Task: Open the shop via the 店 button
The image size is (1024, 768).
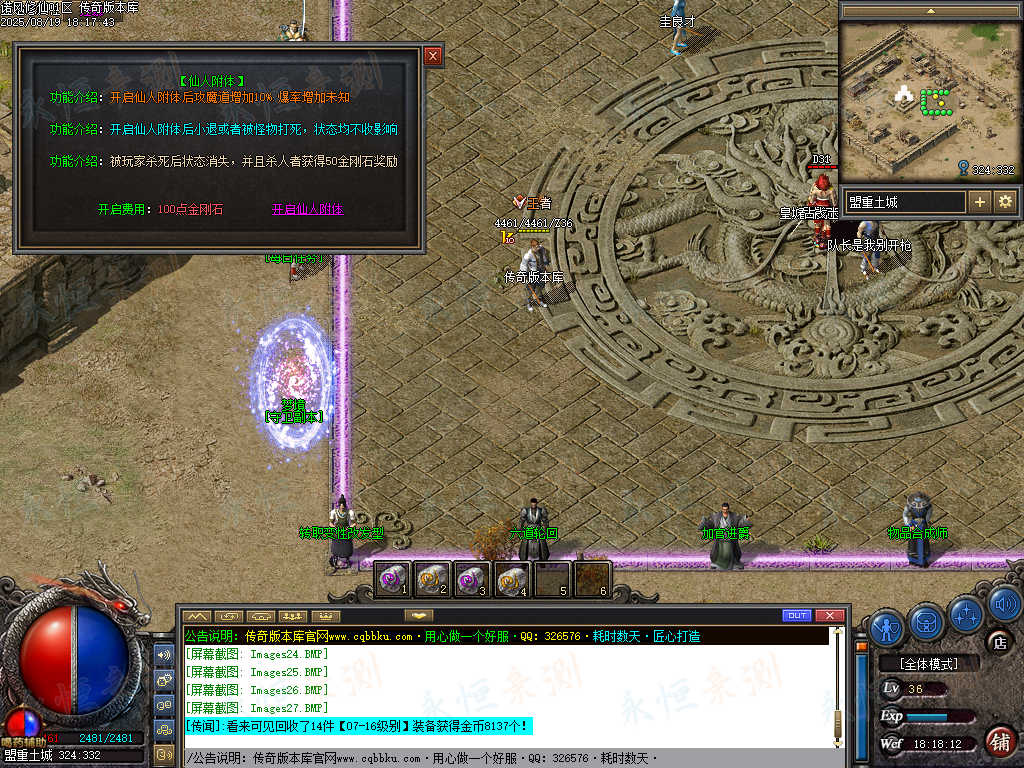Action: 997,642
